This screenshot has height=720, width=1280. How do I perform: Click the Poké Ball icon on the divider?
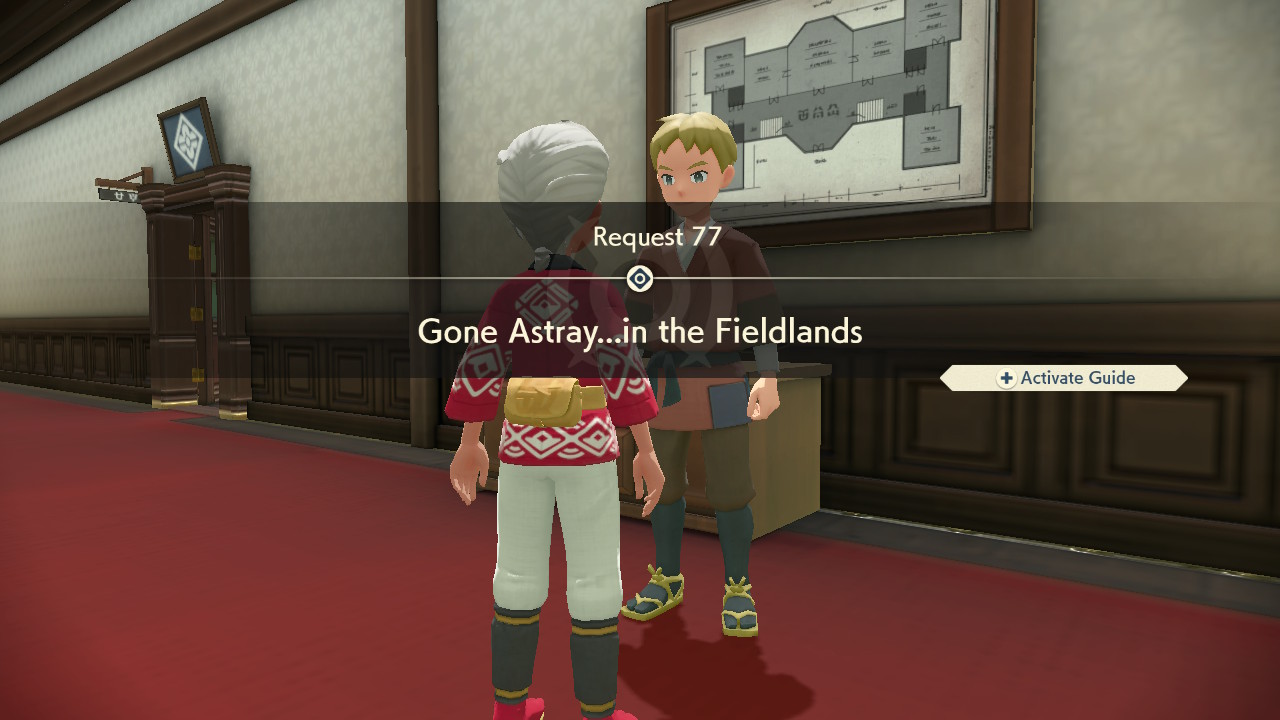640,279
